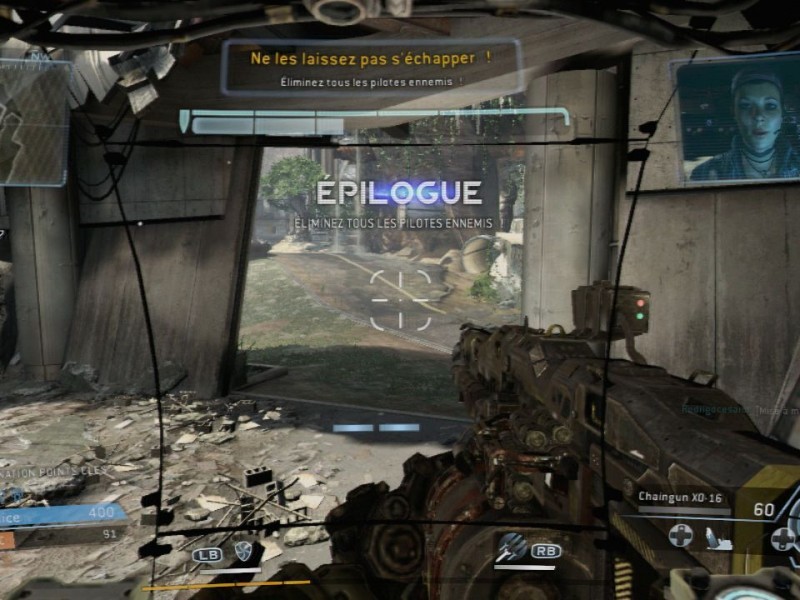
Task: Trigger the rocket ordnance ability icon
Action: pos(512,548)
